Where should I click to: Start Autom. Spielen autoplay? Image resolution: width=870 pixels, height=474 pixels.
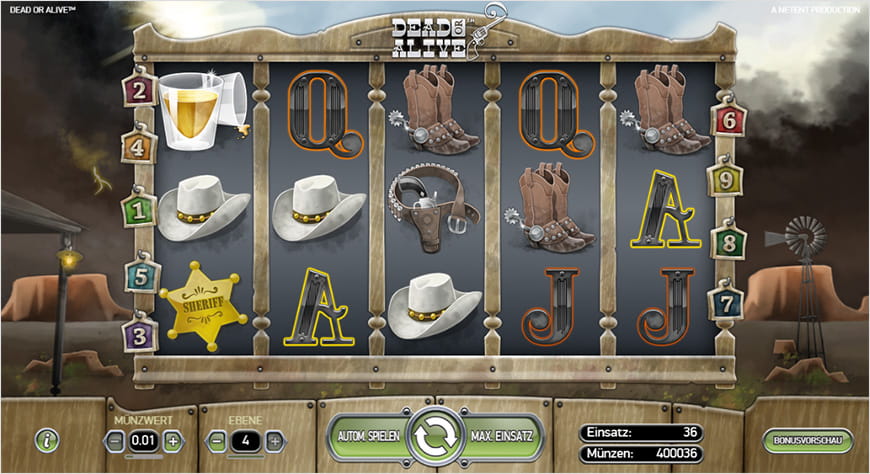click(368, 437)
